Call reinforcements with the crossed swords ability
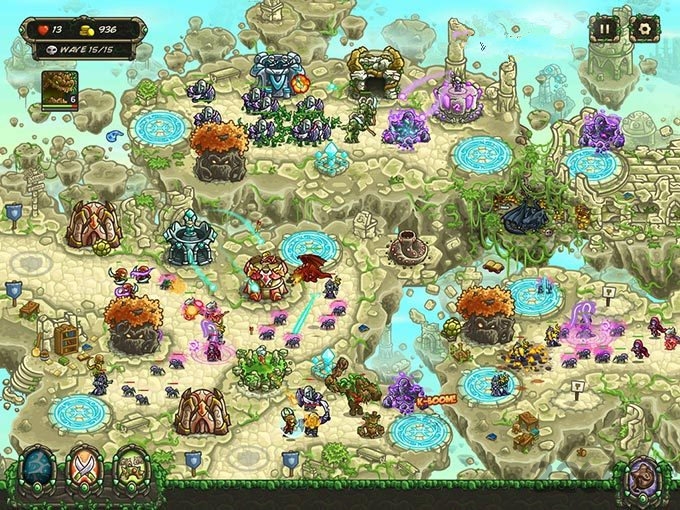Screen dimensions: 680x510 [84, 475]
